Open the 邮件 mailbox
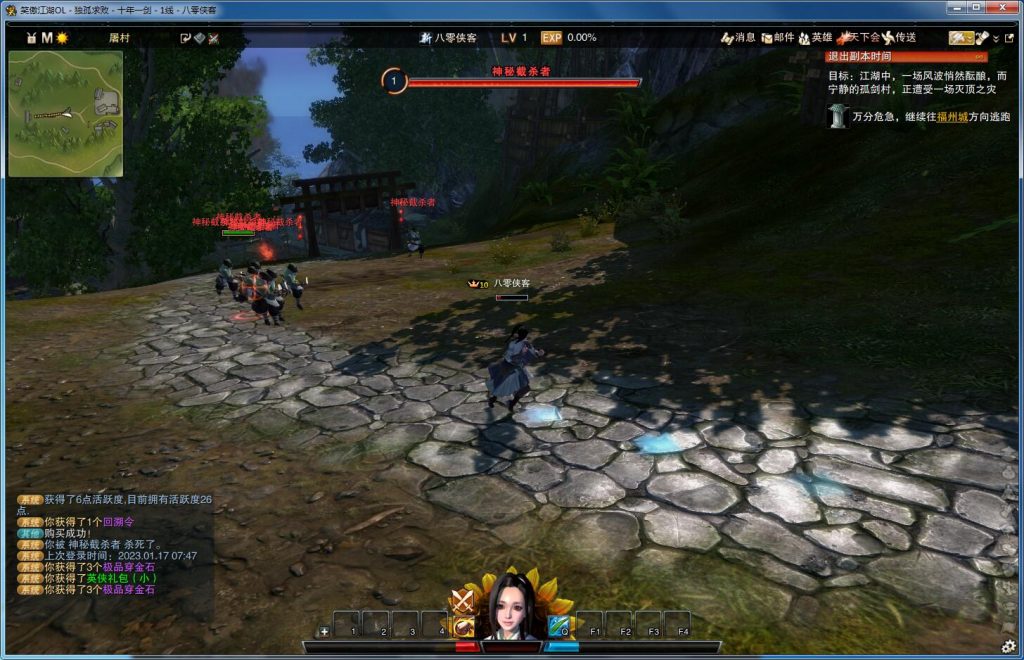This screenshot has height=660, width=1024. tap(777, 37)
